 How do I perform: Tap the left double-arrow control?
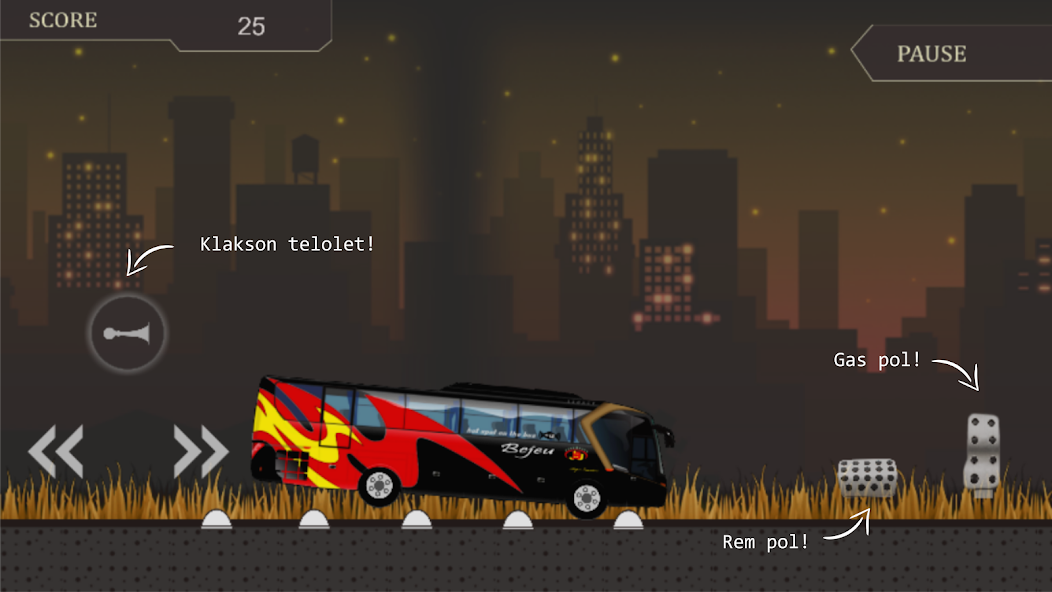pyautogui.click(x=56, y=451)
